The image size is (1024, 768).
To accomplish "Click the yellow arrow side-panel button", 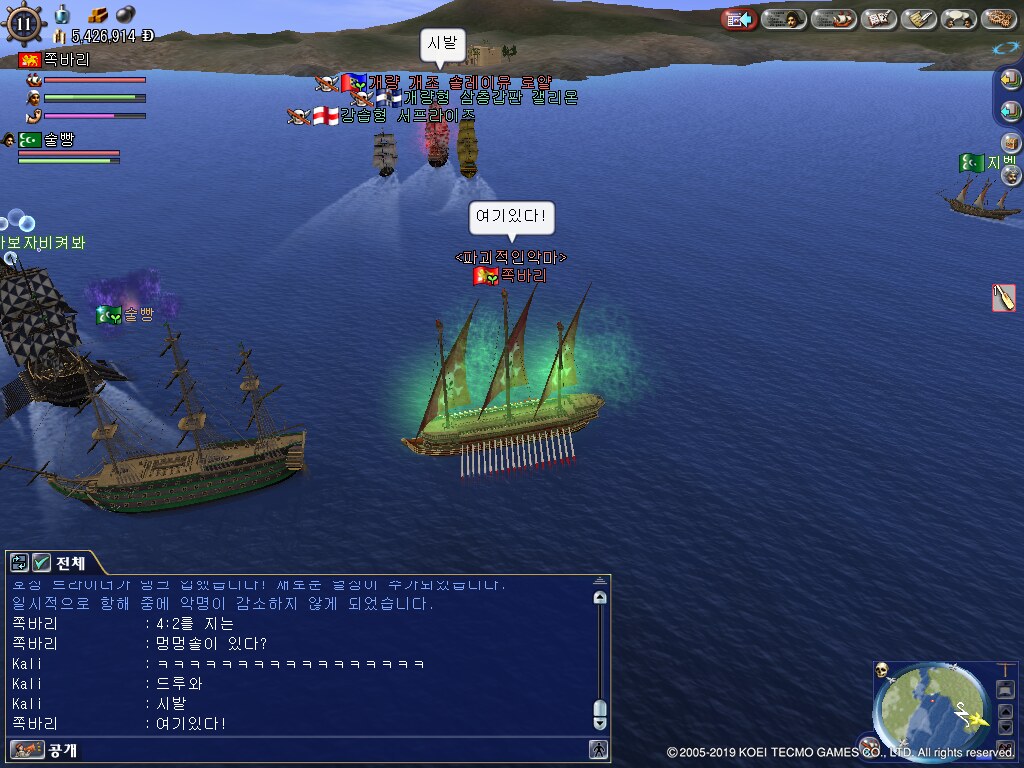I will click(1010, 79).
